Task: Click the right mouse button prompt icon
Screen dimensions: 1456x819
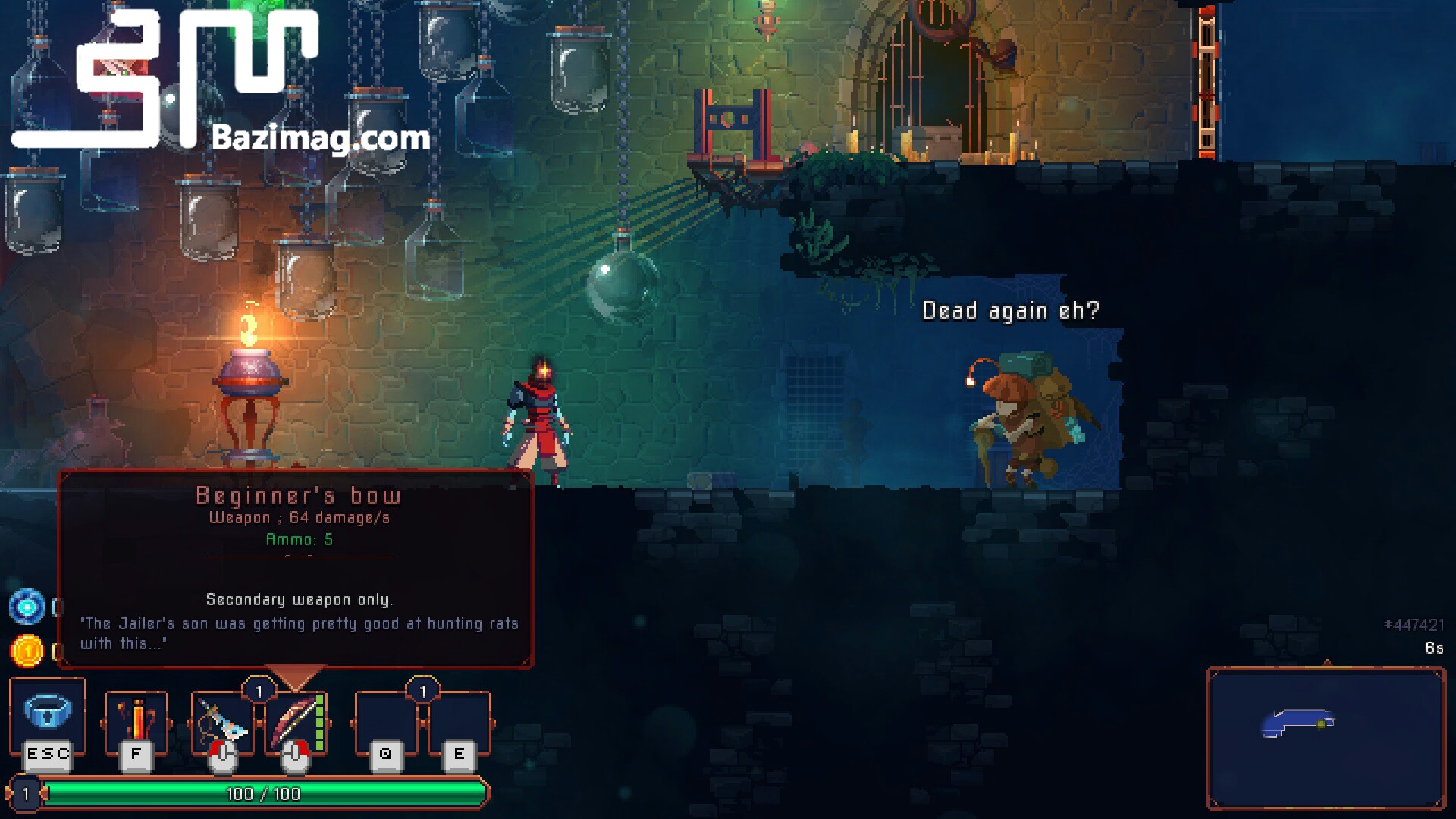Action: (296, 756)
